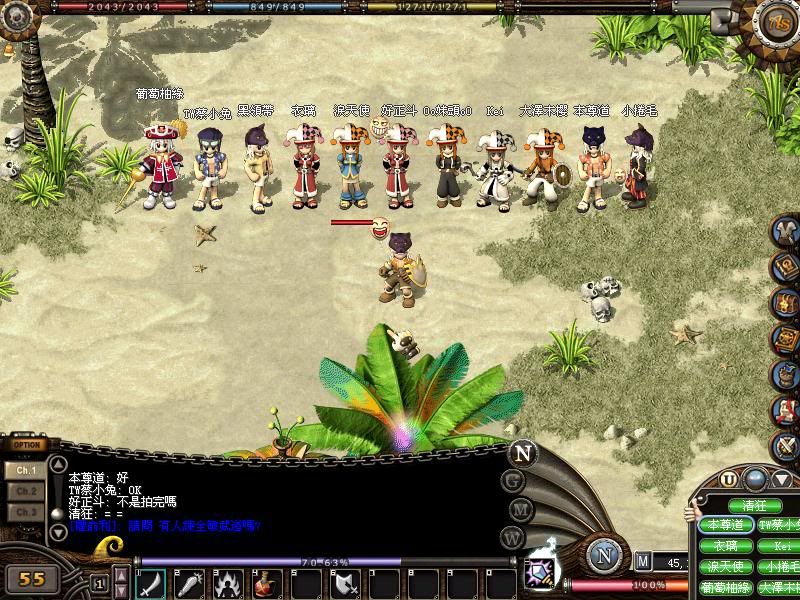
Task: Select the curved sword skill slot
Action: (151, 583)
